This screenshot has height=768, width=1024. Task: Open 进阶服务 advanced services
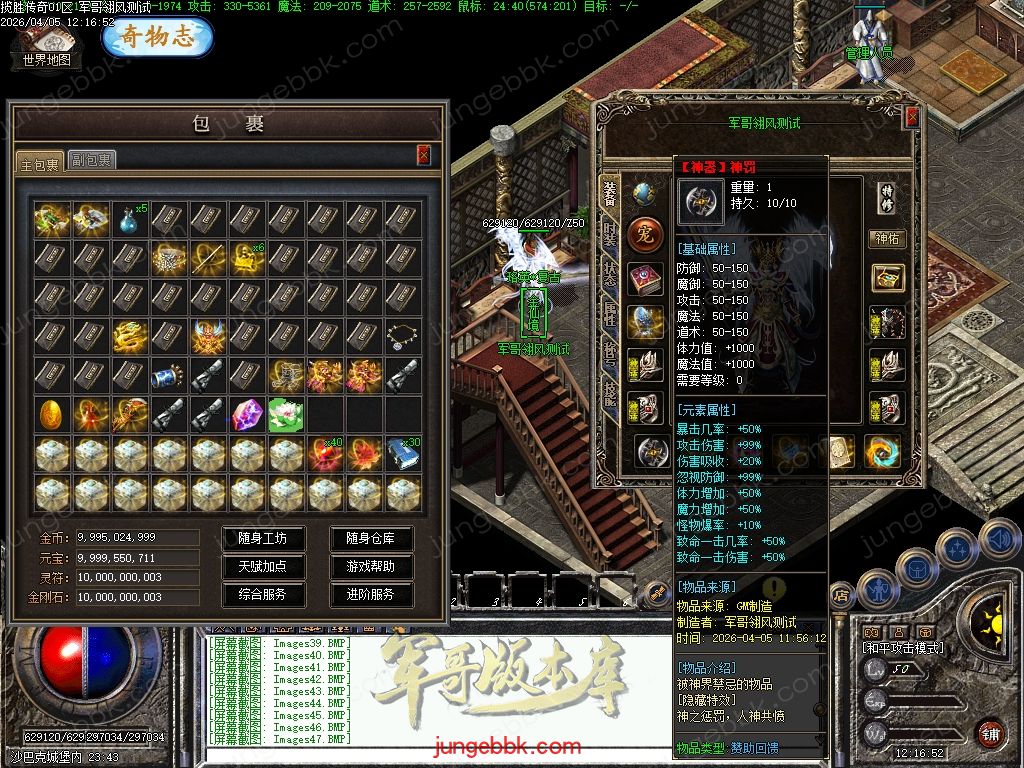coord(370,594)
